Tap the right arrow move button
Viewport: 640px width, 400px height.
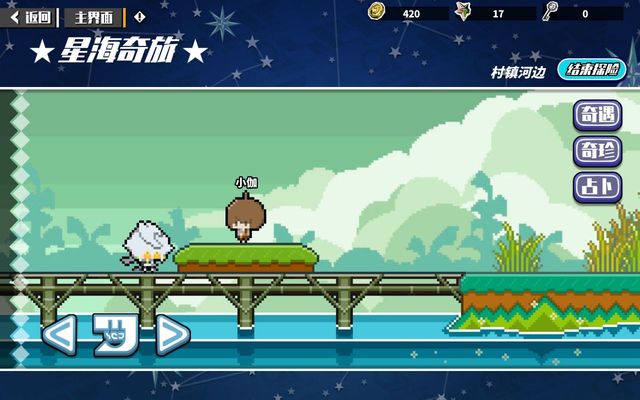click(x=172, y=335)
